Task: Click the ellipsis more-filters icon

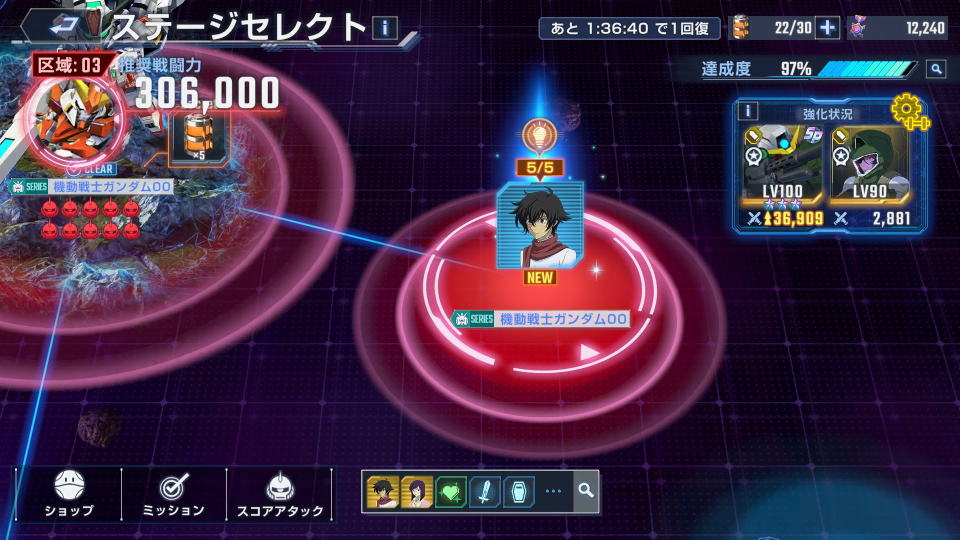Action: pyautogui.click(x=553, y=491)
